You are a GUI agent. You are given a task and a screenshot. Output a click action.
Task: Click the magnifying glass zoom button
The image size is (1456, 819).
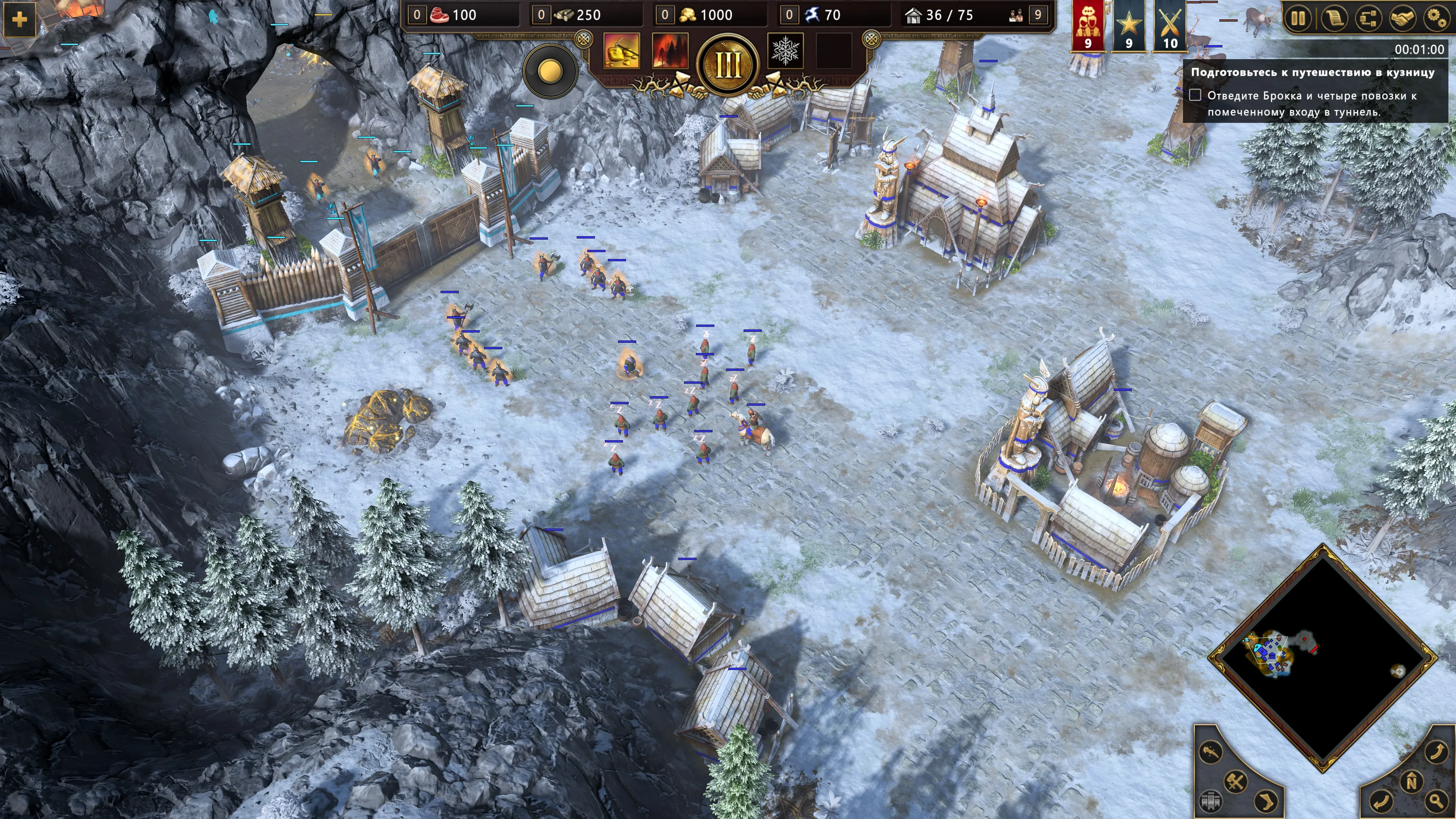(1436, 800)
